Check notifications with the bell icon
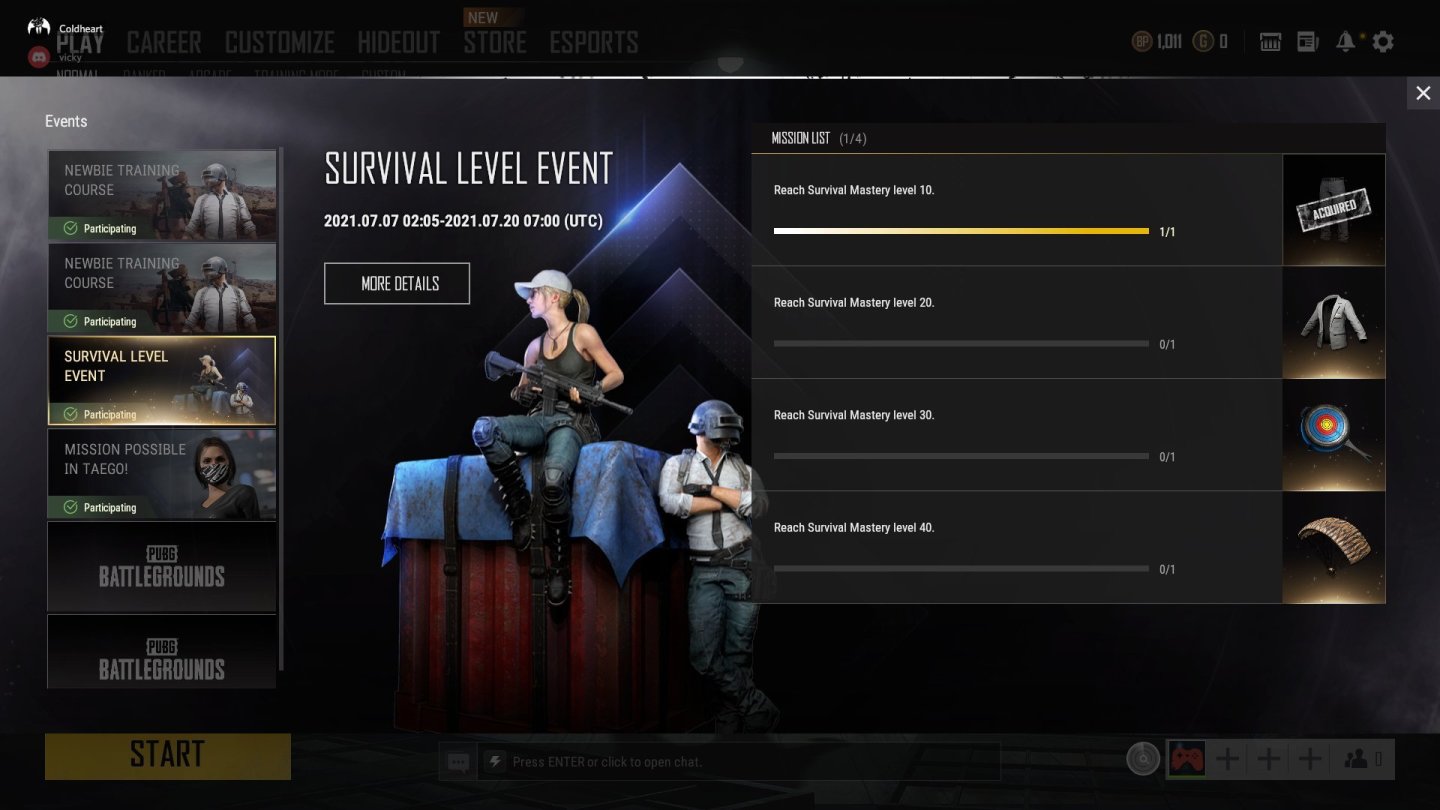 [x=1346, y=42]
